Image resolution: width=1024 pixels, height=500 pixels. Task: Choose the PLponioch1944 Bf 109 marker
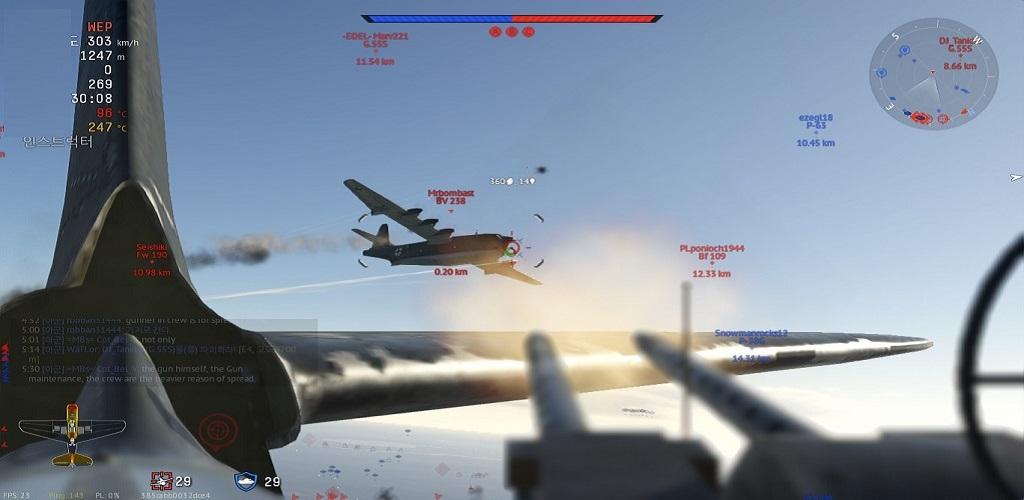pyautogui.click(x=712, y=258)
